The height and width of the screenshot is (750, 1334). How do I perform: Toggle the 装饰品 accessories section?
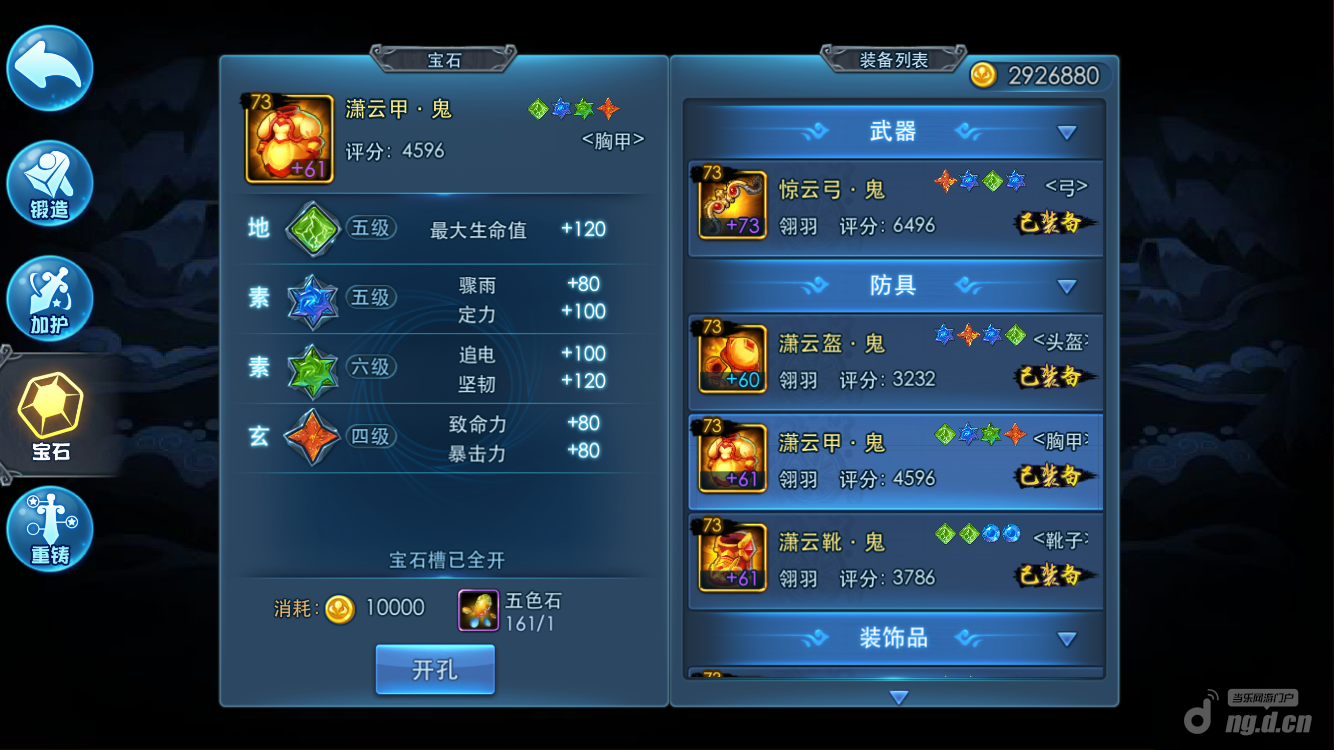tap(1067, 638)
